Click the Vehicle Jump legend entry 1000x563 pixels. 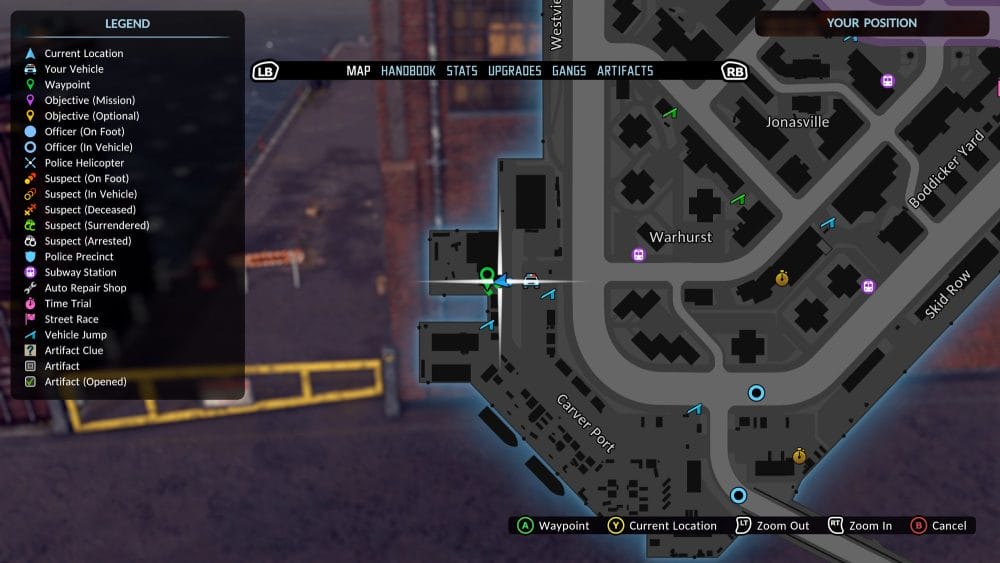click(x=75, y=335)
